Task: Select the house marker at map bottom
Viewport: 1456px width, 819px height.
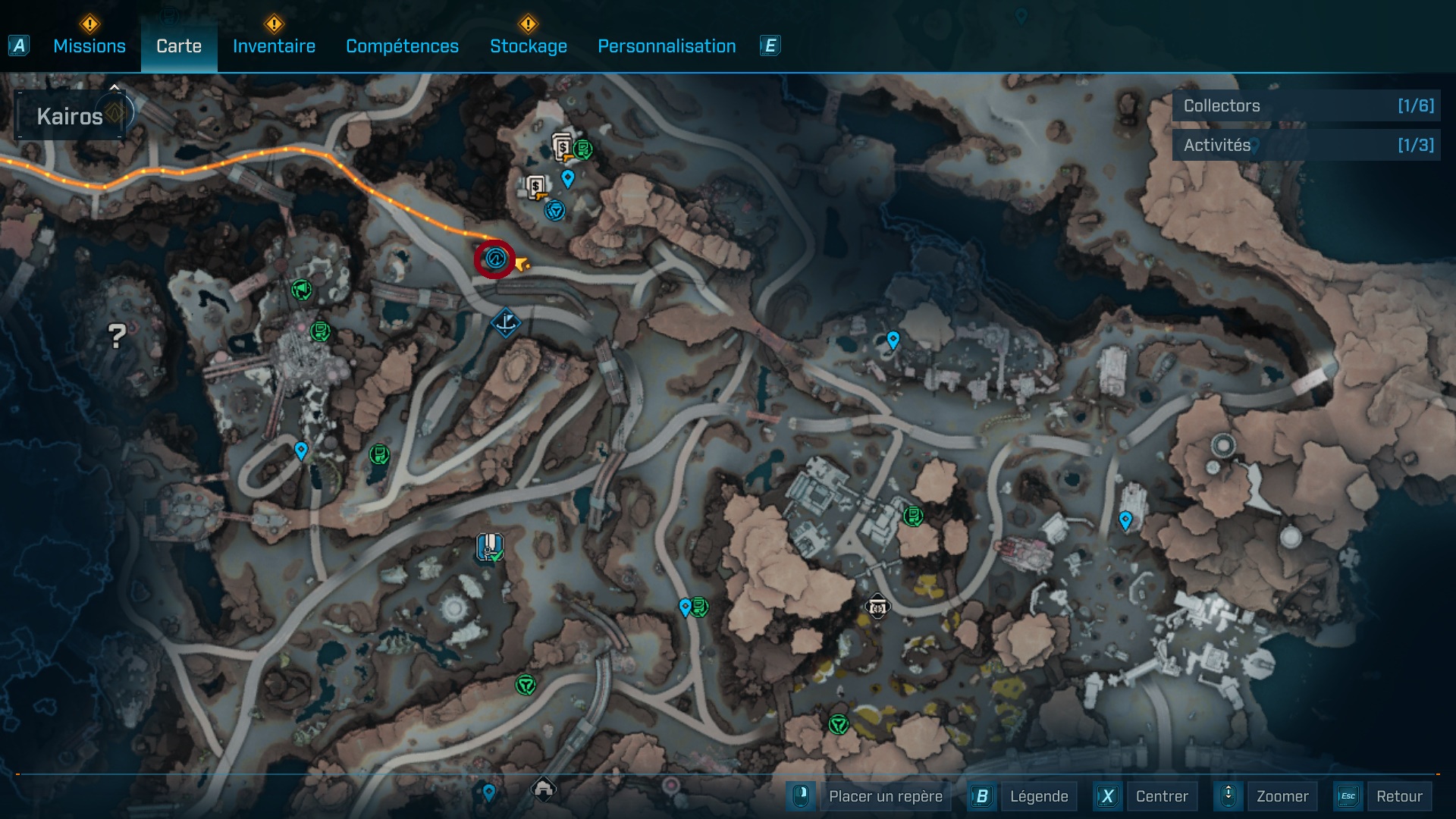Action: [x=543, y=789]
